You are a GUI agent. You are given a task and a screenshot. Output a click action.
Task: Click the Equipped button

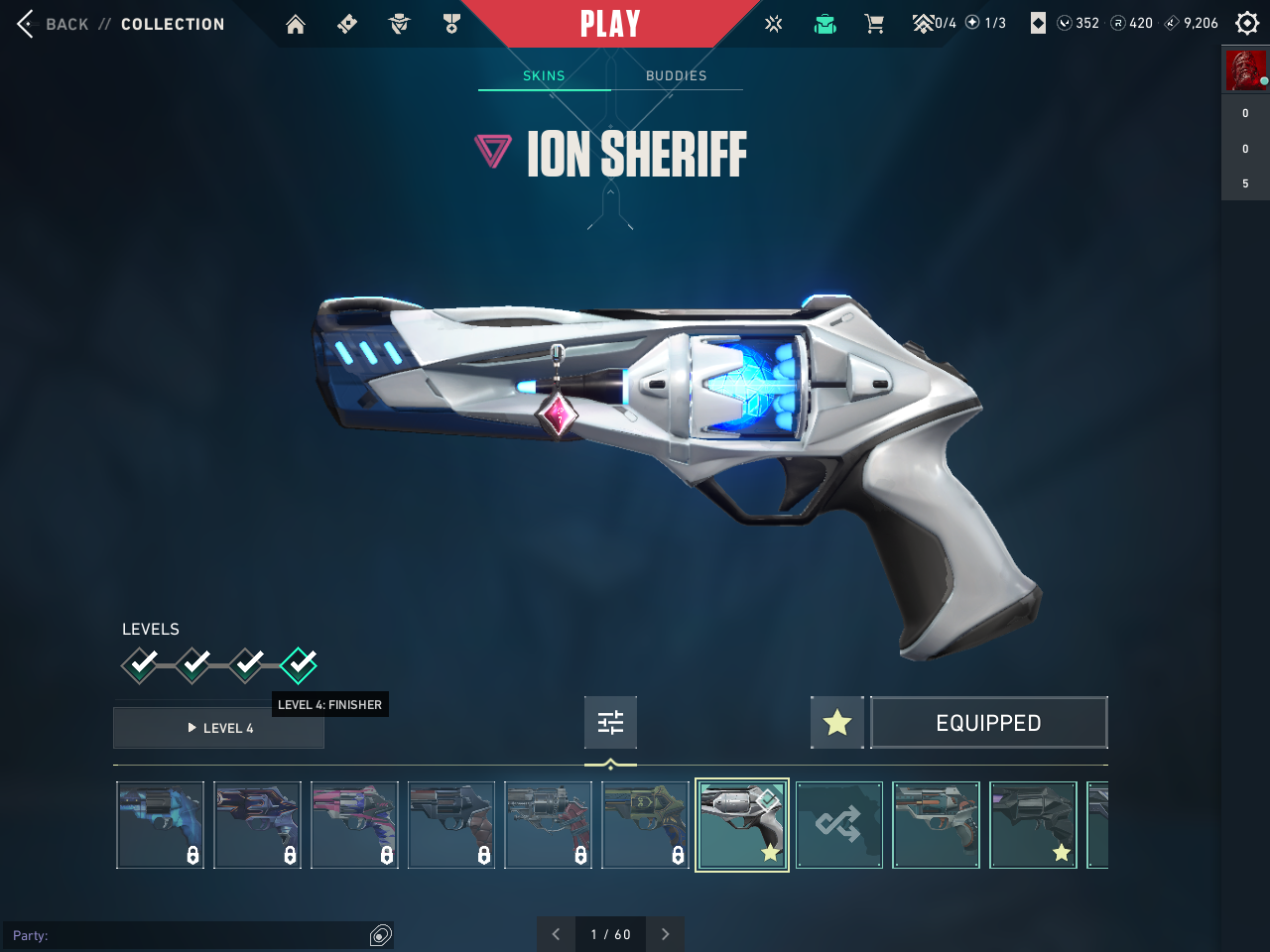(x=988, y=723)
